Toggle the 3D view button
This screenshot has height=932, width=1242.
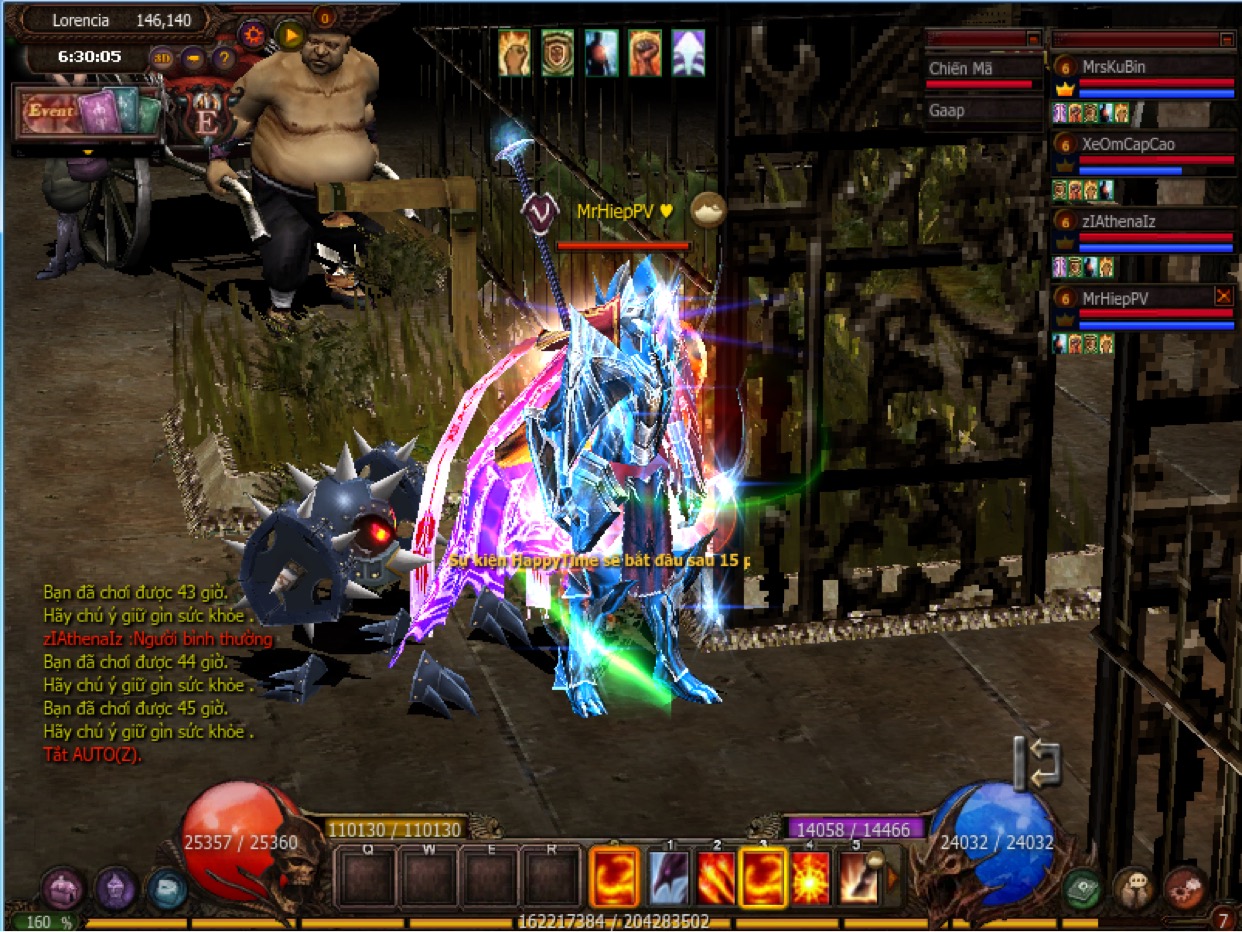click(x=161, y=58)
